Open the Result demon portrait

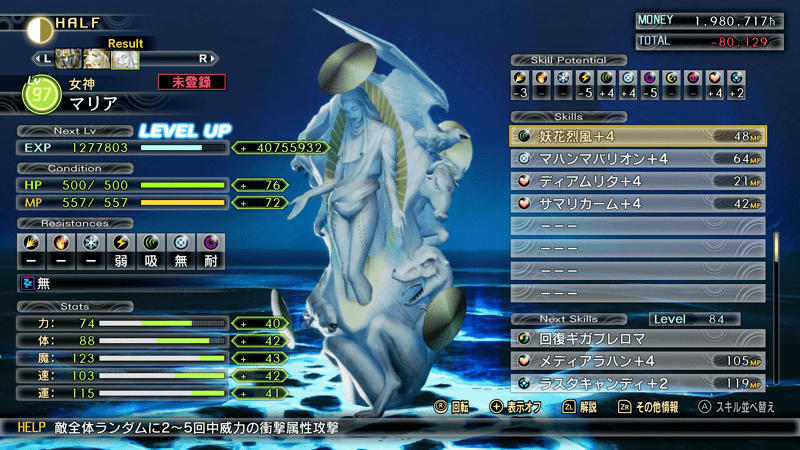124,59
